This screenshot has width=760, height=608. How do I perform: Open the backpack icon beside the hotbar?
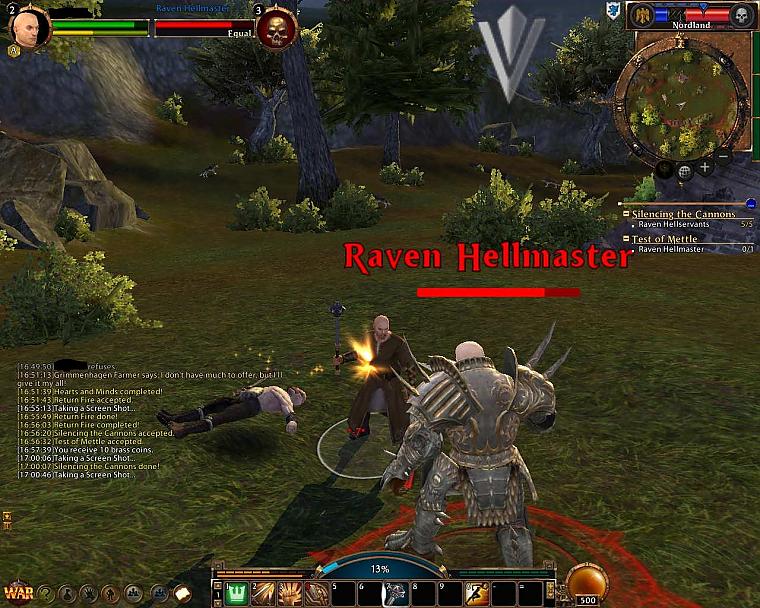(x=183, y=592)
